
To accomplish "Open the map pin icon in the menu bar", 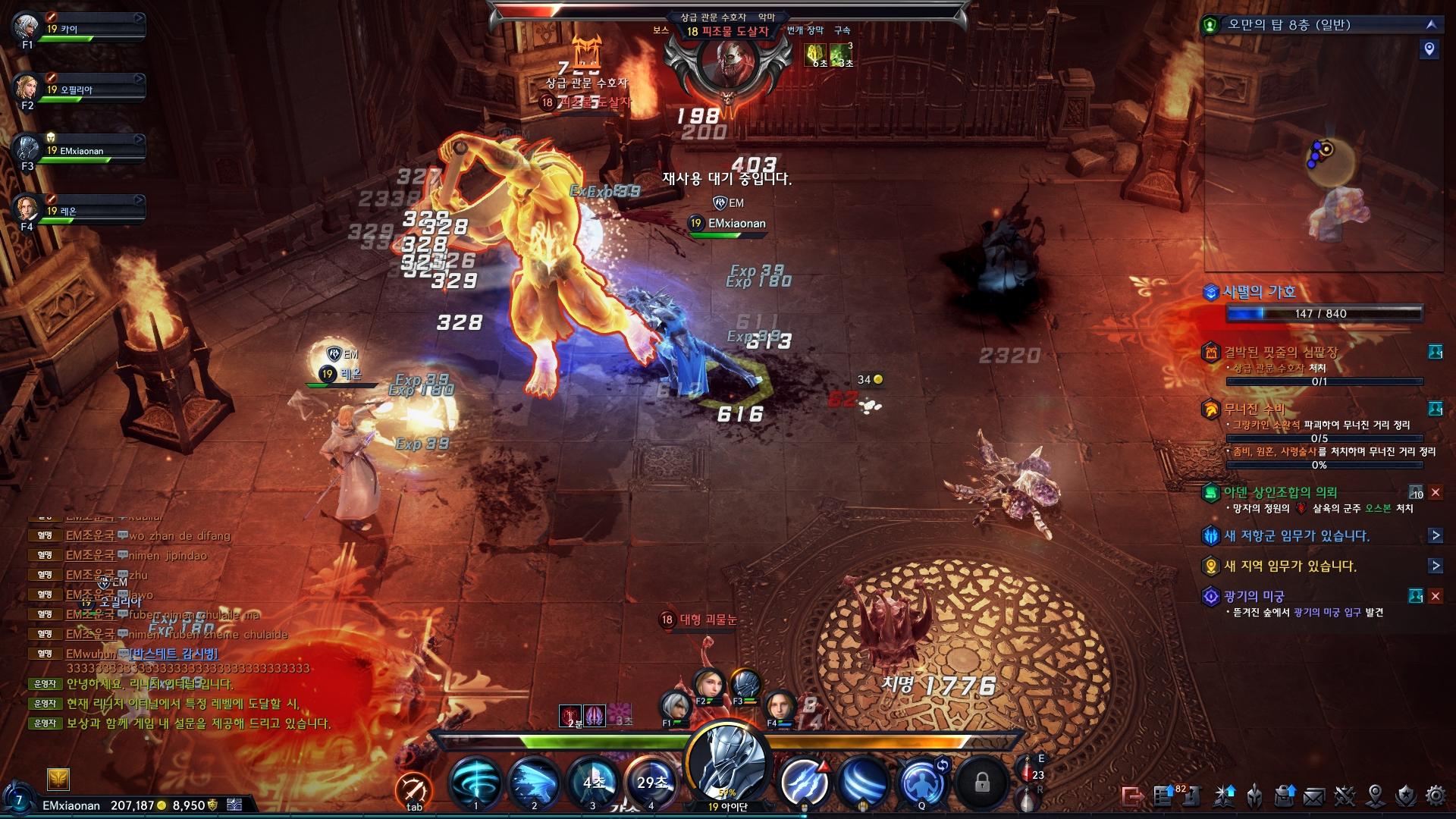I will [1375, 795].
